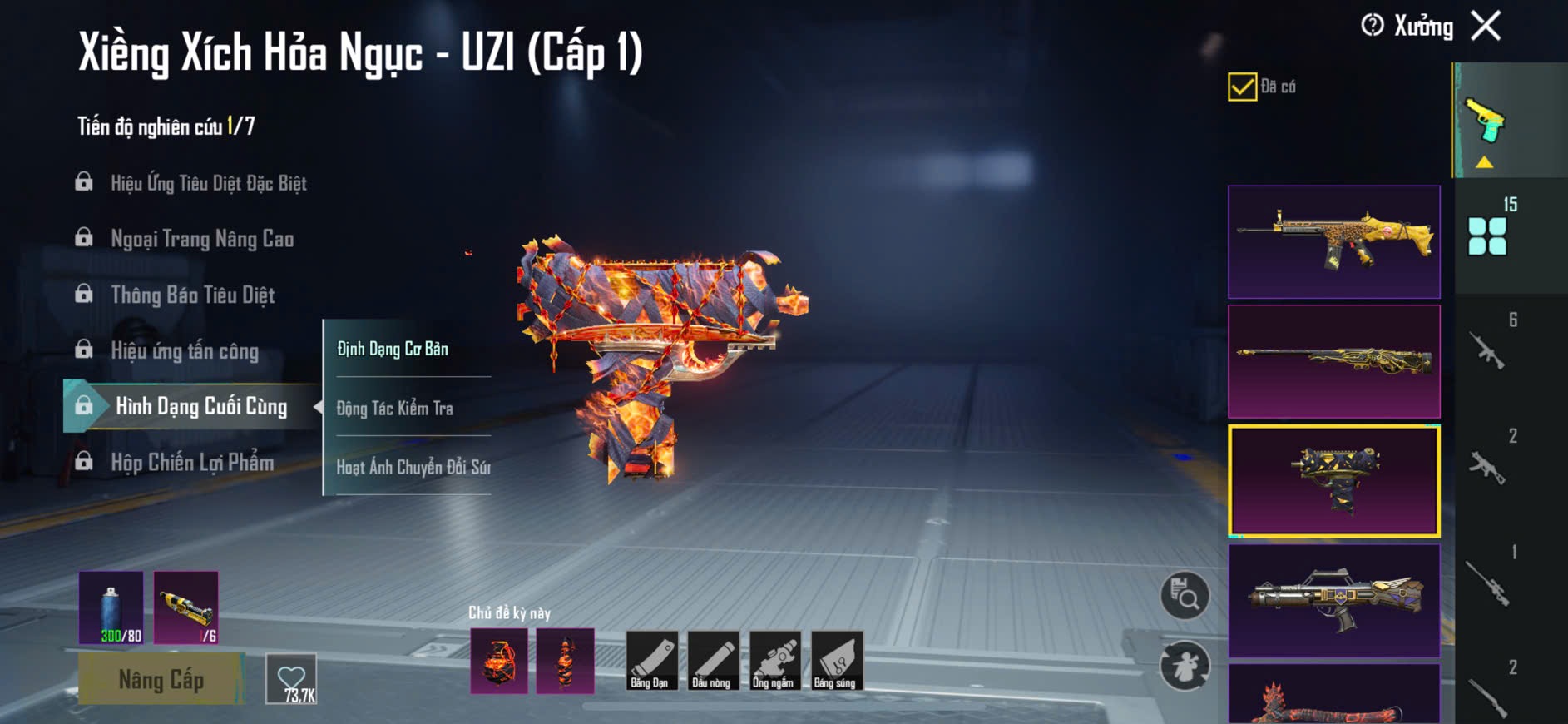The image size is (1568, 724).
Task: Choose Ngoại Trang Nâng Cao entry
Action: coord(202,240)
